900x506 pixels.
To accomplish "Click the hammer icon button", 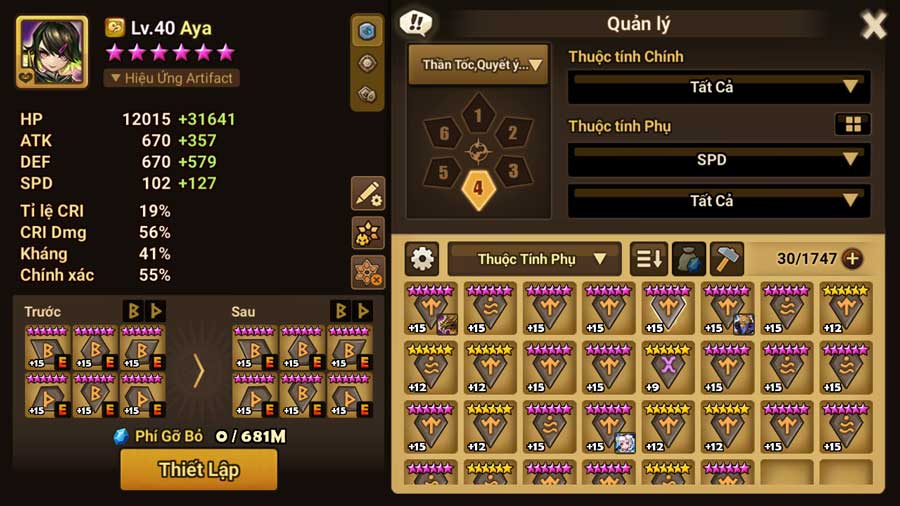I will tap(726, 259).
